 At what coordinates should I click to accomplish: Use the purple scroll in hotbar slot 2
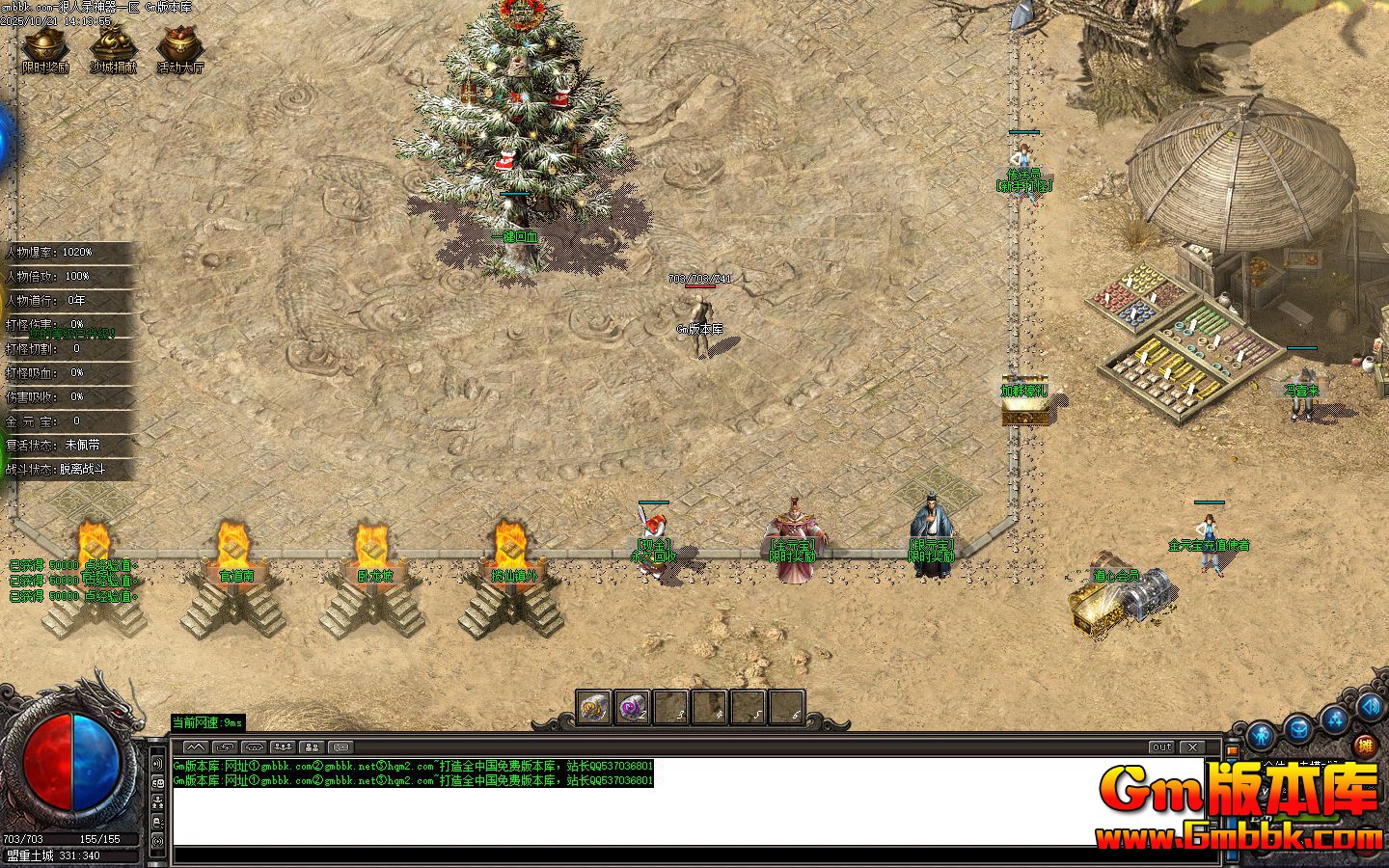[633, 708]
